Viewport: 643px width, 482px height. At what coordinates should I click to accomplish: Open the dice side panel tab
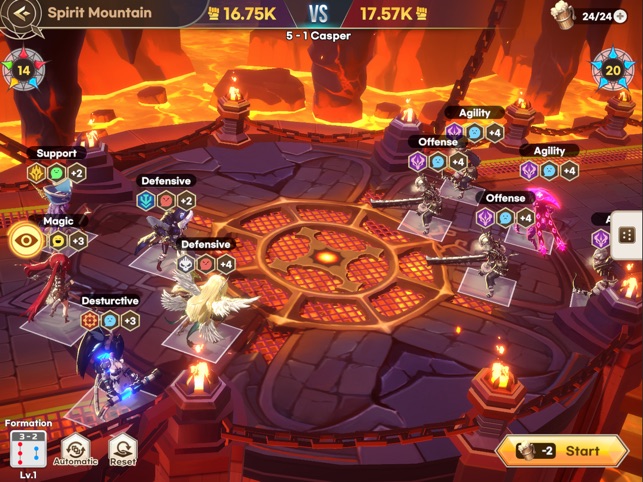pyautogui.click(x=626, y=236)
